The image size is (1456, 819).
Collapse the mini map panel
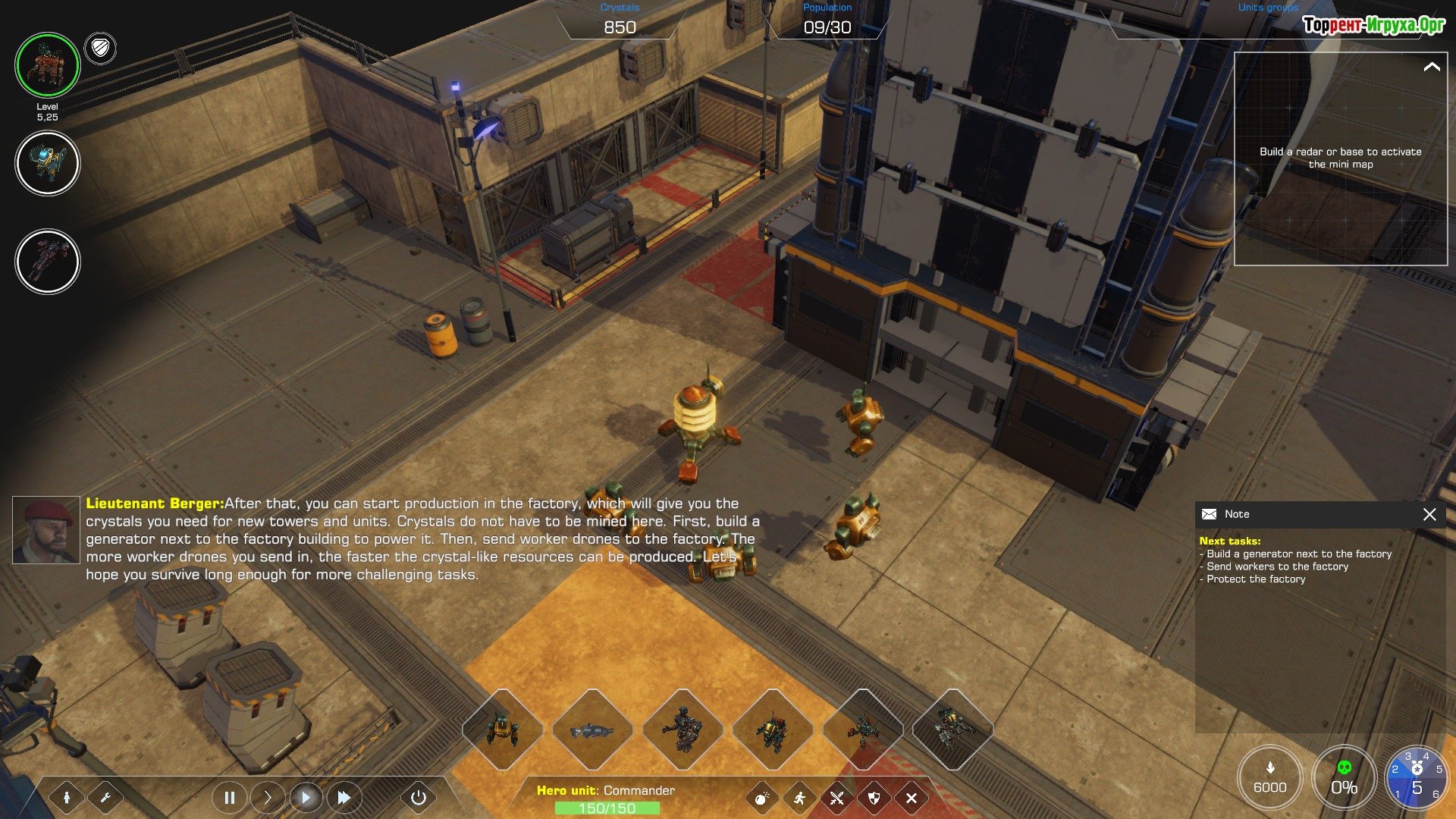(1432, 67)
